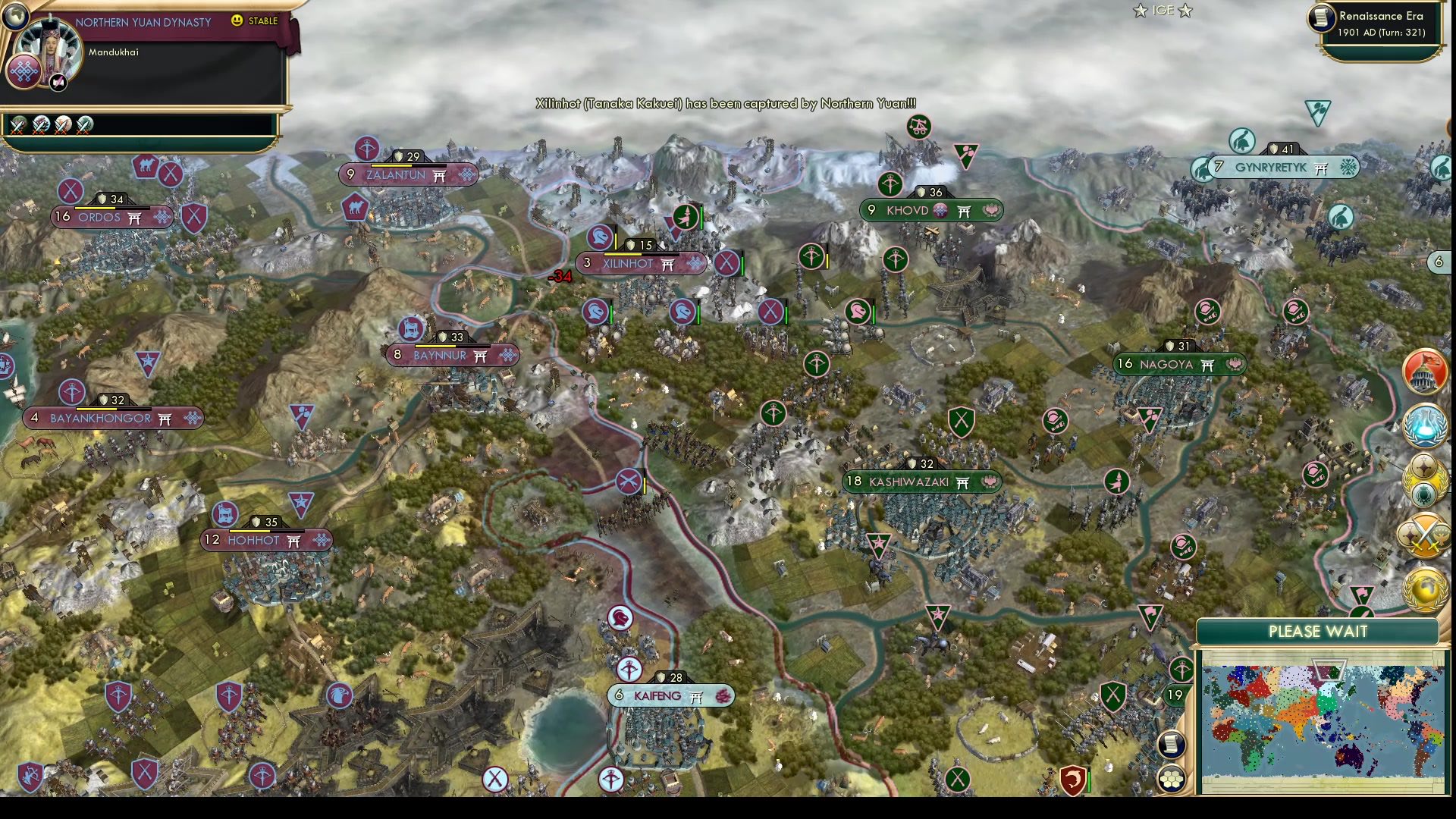
Task: Select the Kaifeng city banner
Action: tap(670, 695)
